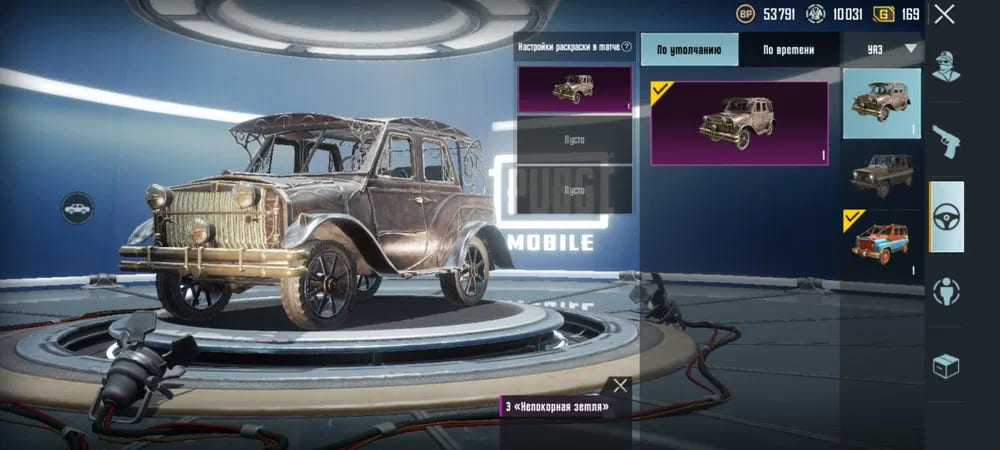Open the steering wheel vehicles category
Viewport: 1000px width, 450px height.
[946, 216]
